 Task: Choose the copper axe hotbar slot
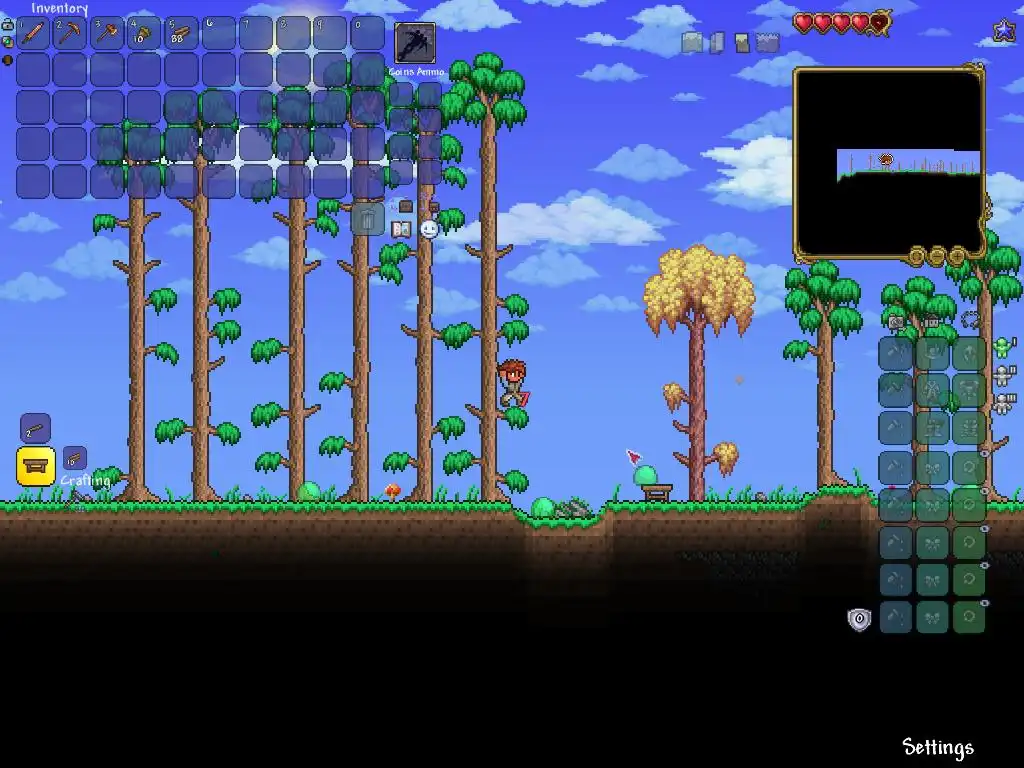pos(108,34)
